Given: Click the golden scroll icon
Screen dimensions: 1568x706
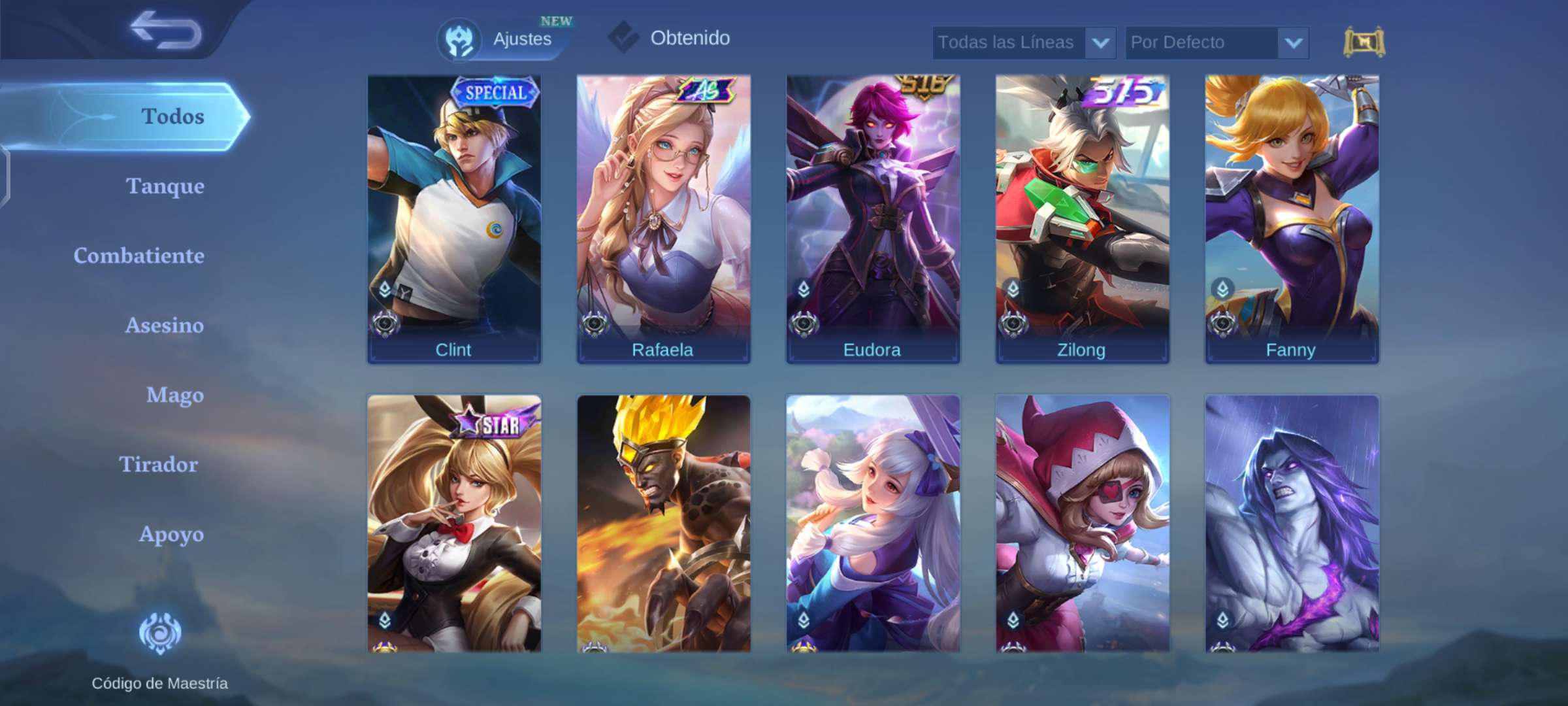Looking at the screenshot, I should (x=1364, y=42).
